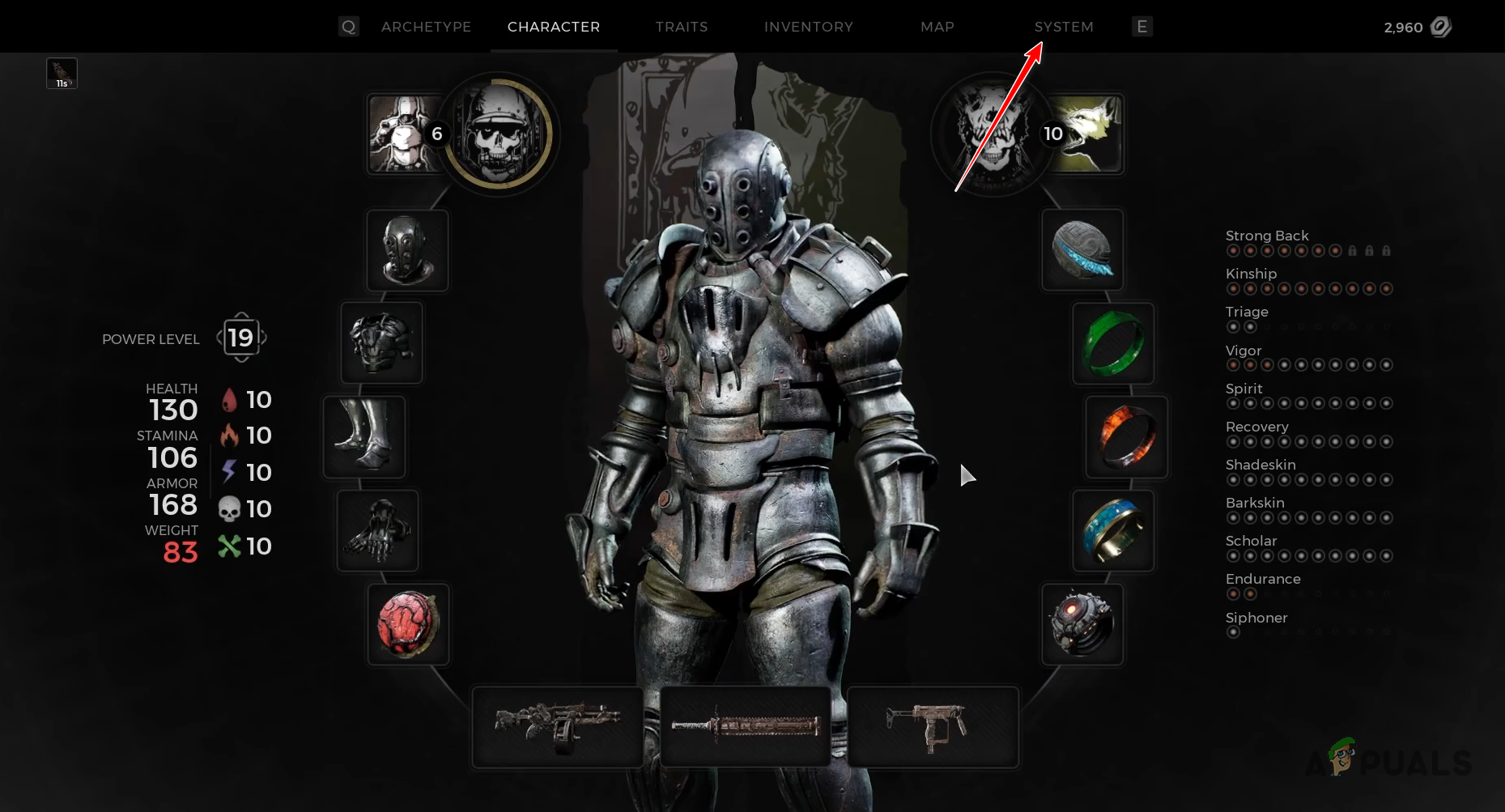Click the first Triage trait pip
This screenshot has width=1505, height=812.
[x=1234, y=327]
